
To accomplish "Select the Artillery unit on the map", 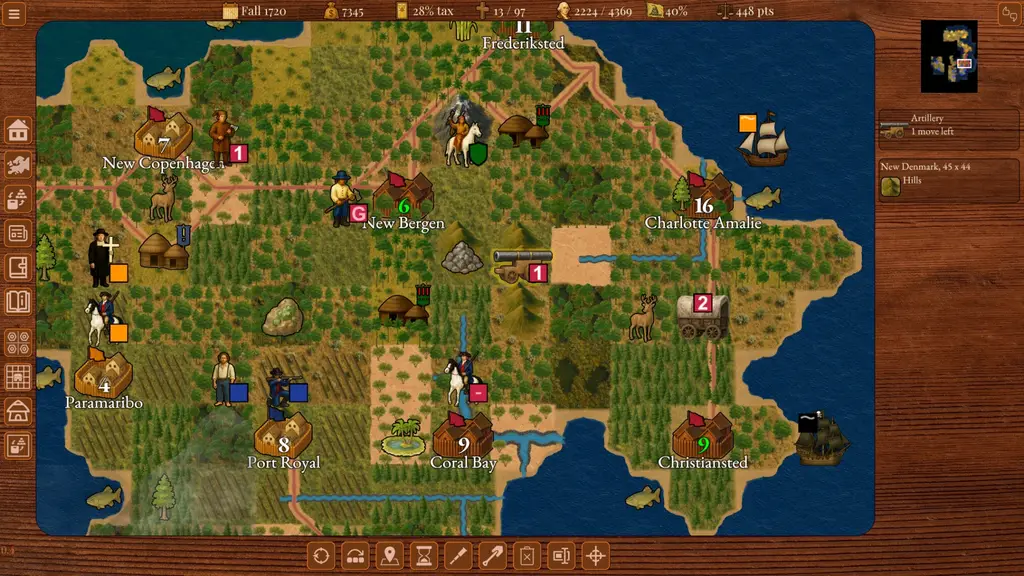I will click(x=520, y=264).
